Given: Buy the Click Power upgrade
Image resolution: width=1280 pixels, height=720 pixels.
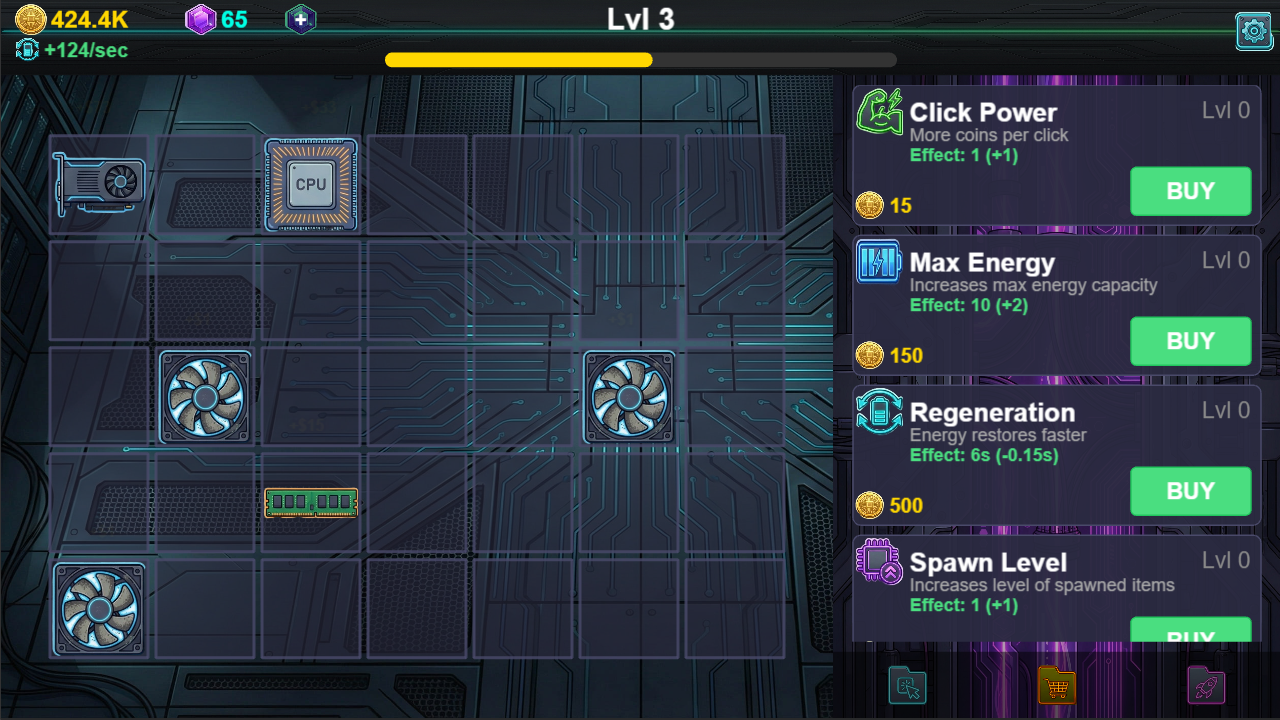Looking at the screenshot, I should [1190, 191].
